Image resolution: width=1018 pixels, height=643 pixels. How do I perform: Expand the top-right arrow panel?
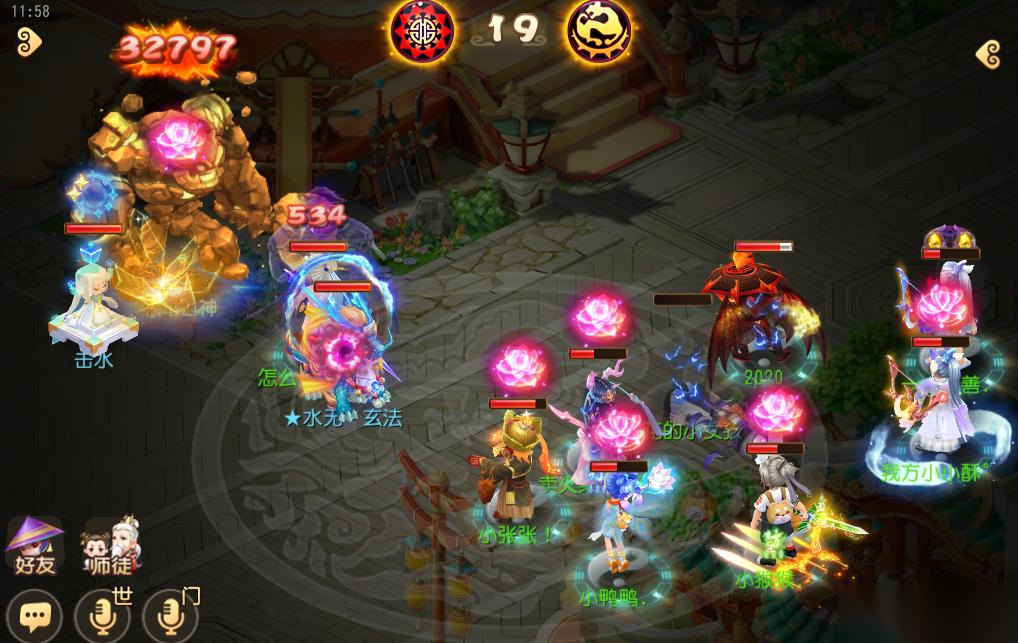pos(988,54)
